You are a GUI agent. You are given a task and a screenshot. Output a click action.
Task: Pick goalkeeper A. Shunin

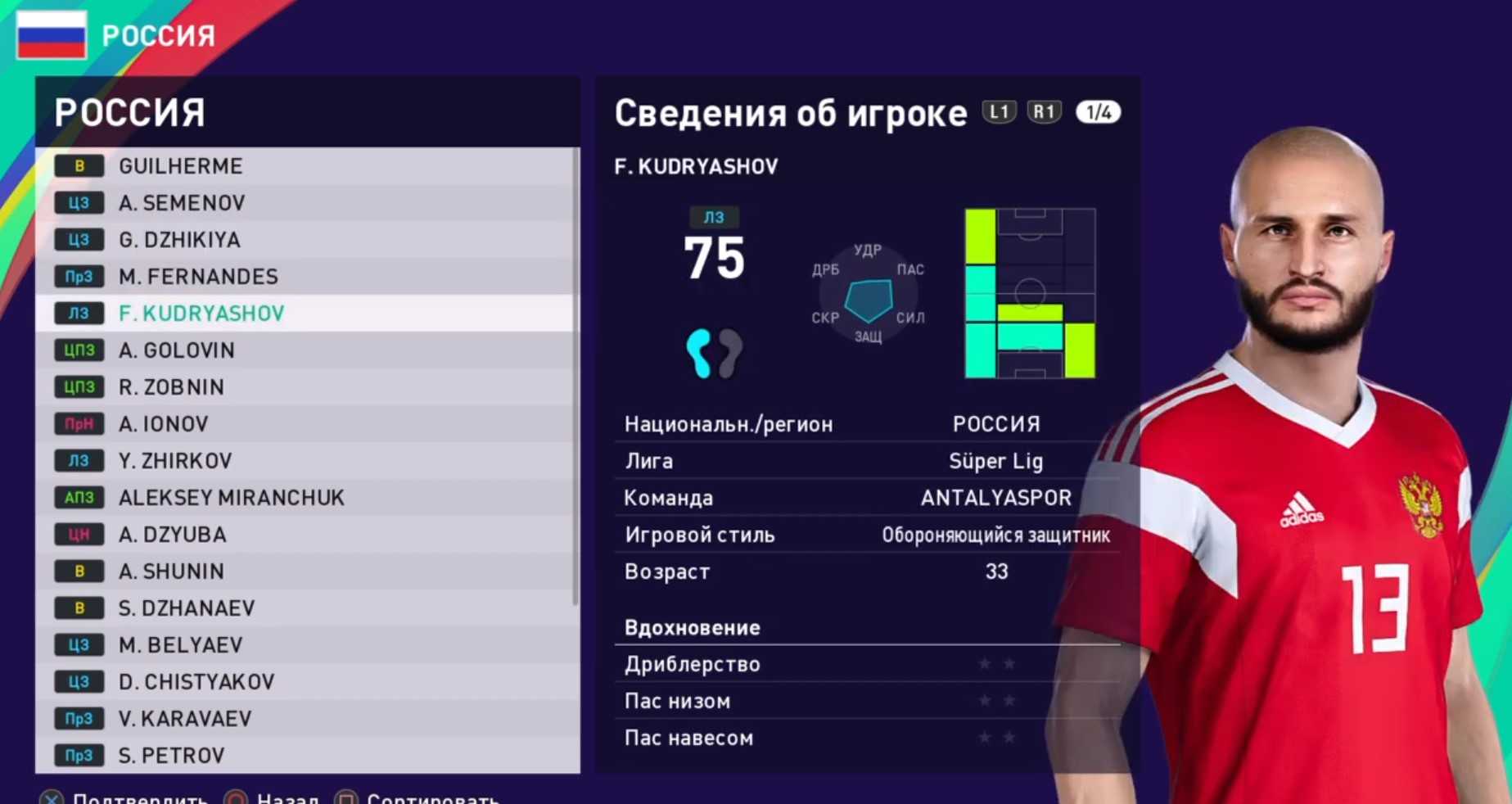[171, 571]
